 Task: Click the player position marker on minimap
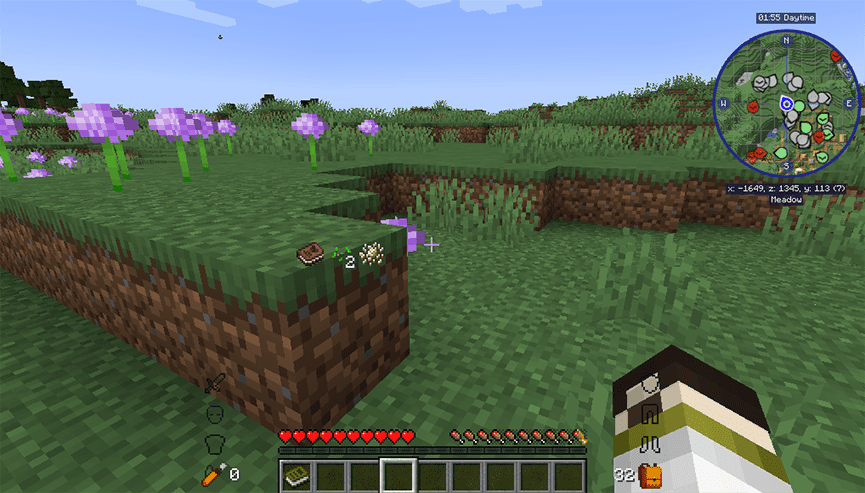787,103
